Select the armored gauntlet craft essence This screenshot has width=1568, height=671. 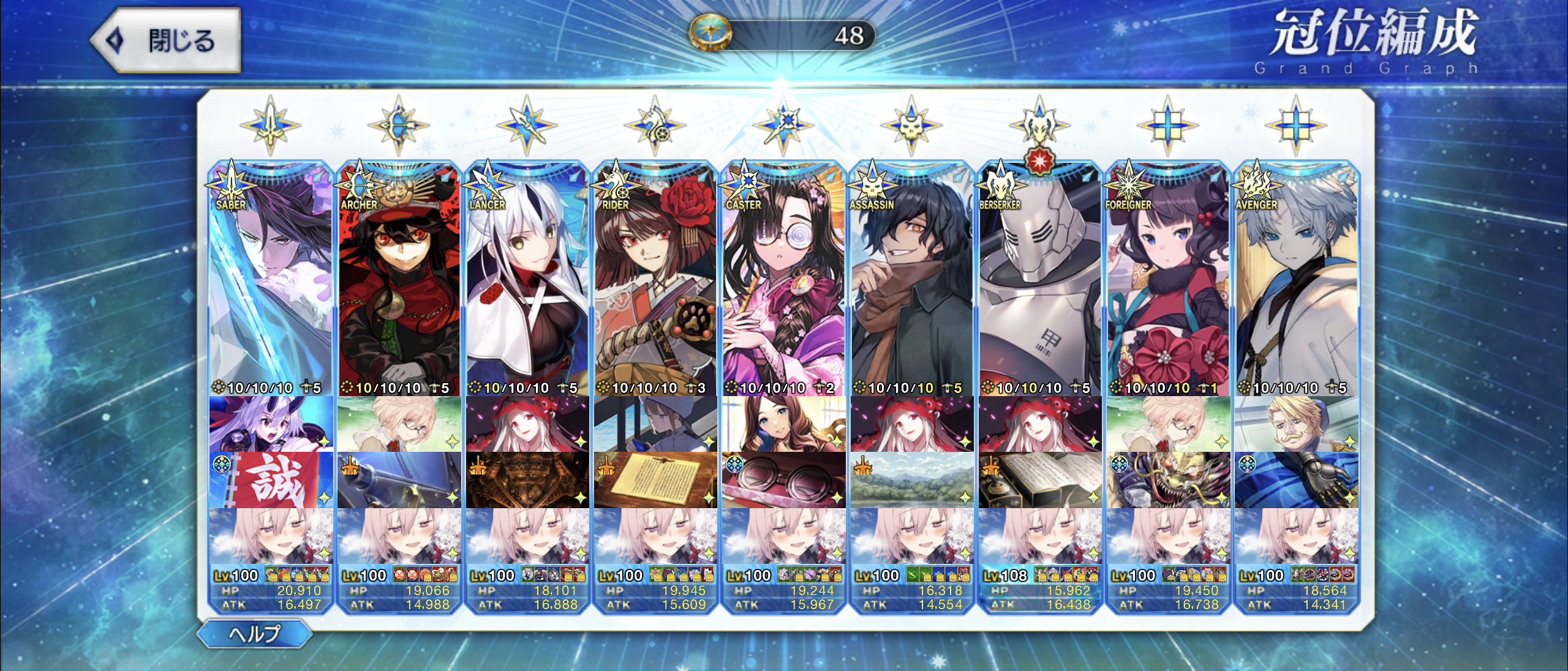[1296, 480]
